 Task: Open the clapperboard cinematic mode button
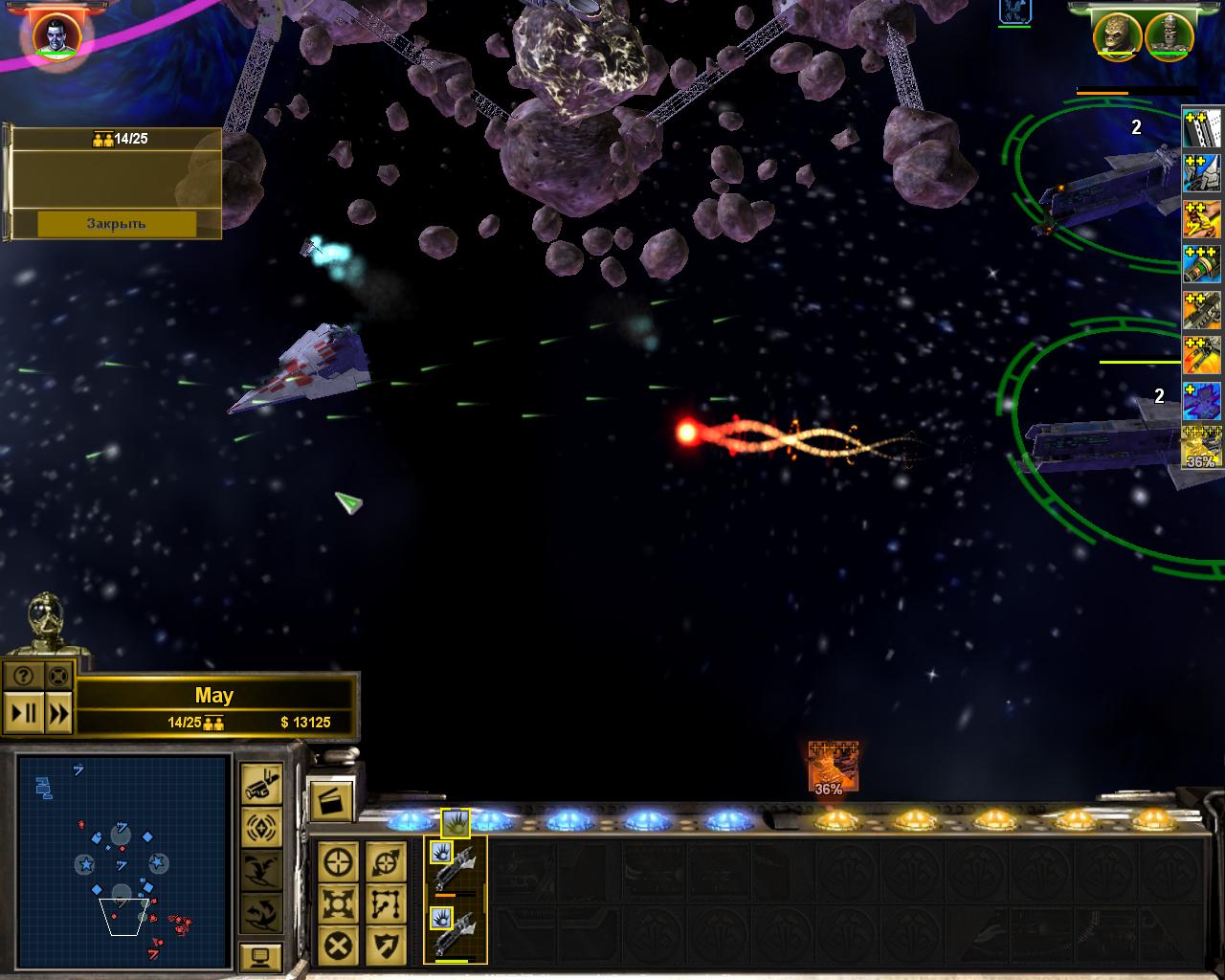click(331, 800)
